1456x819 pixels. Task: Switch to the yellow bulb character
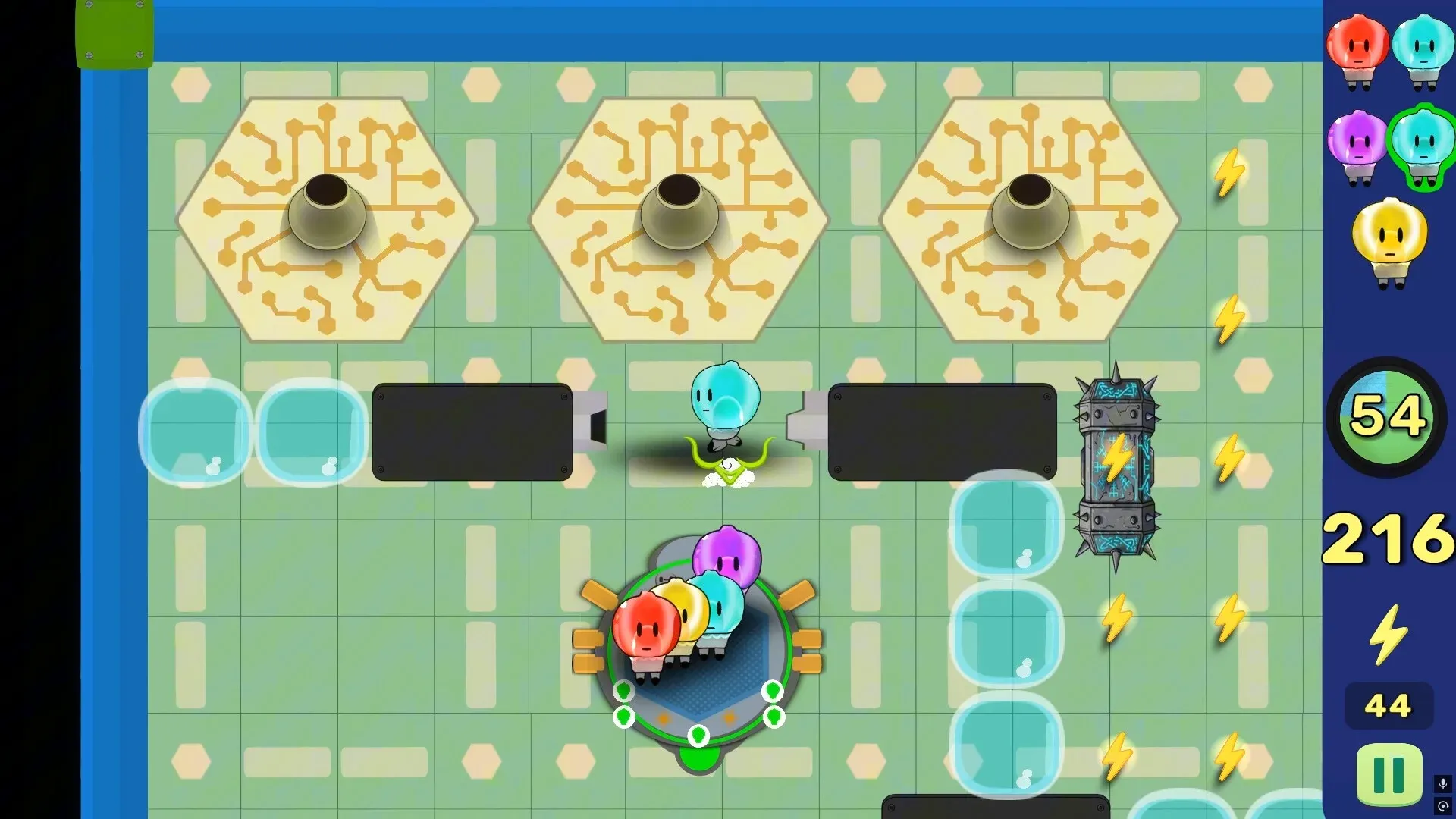1389,240
